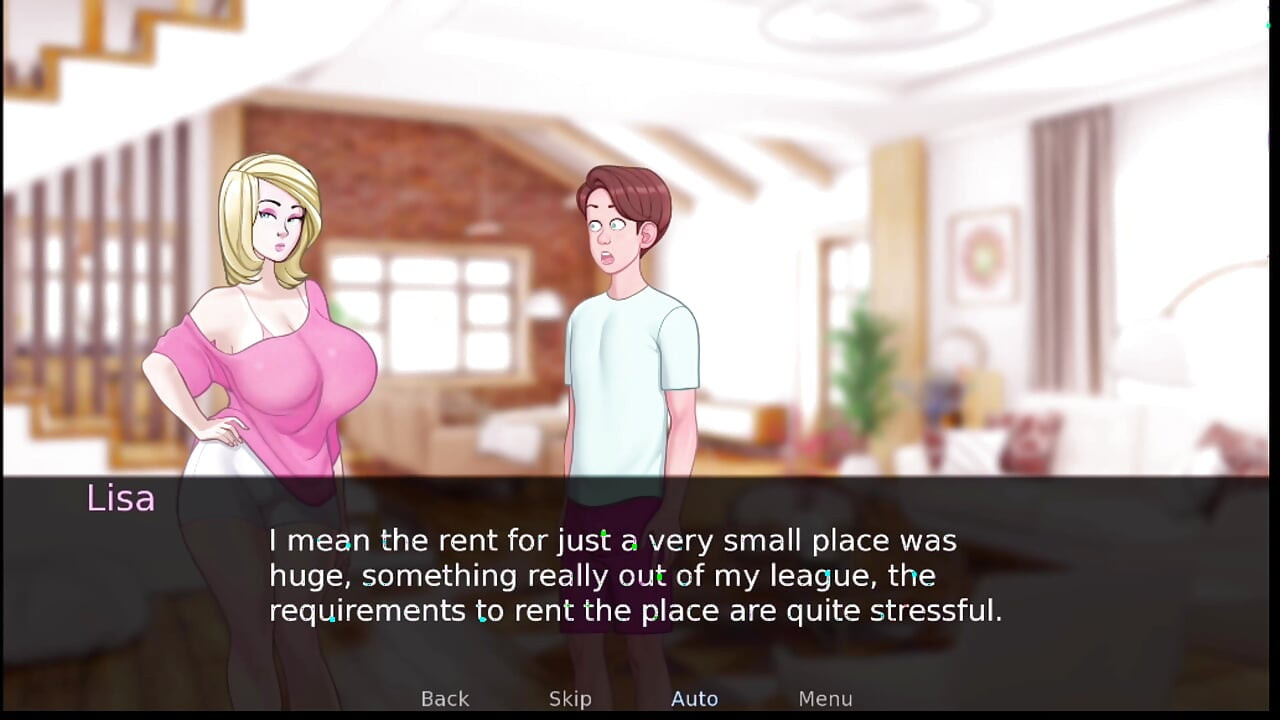Click the framed picture on the right wall
The image size is (1280, 720).
985,255
